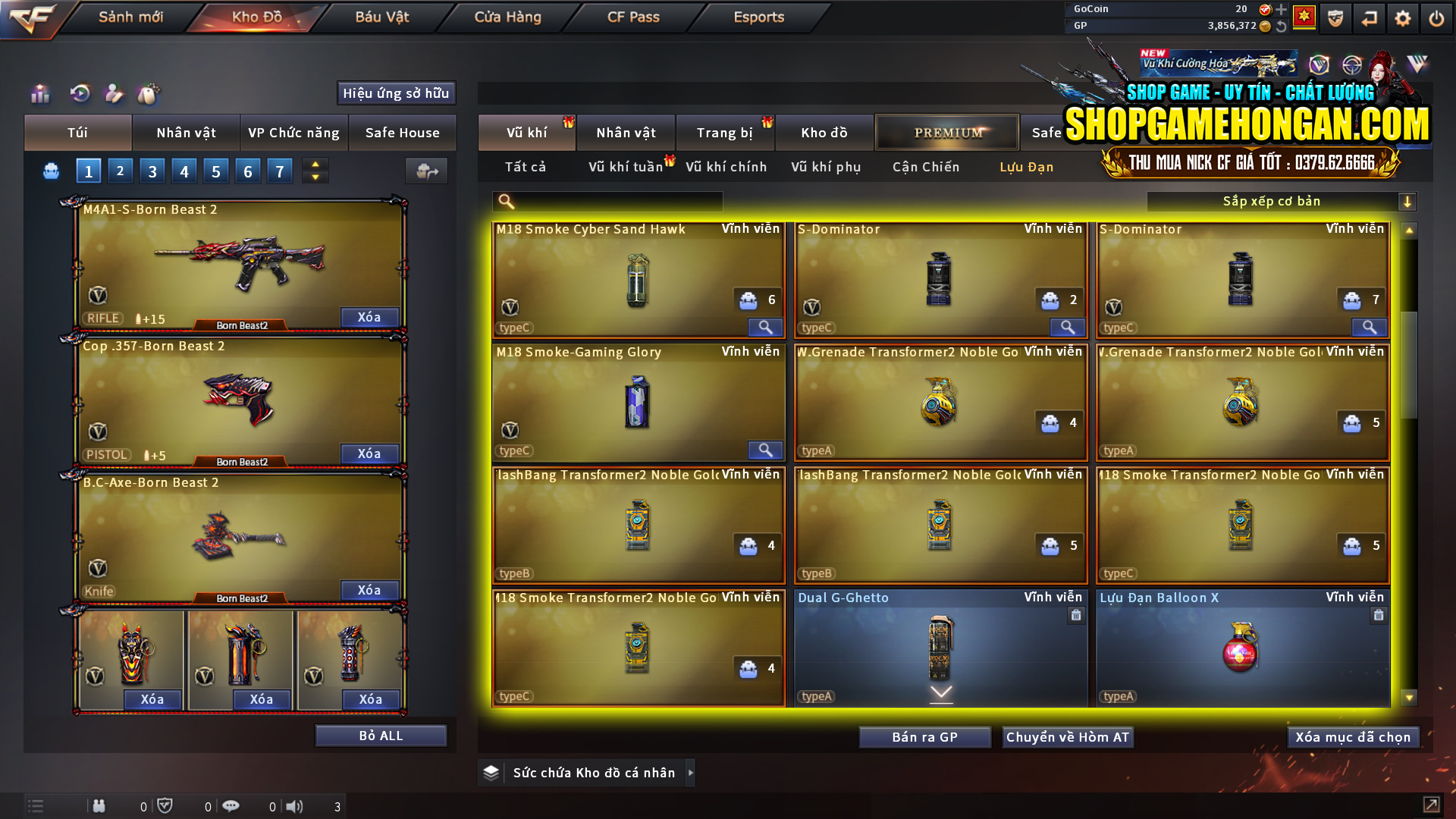Toggle bag slot 2
1456x819 pixels.
[120, 171]
